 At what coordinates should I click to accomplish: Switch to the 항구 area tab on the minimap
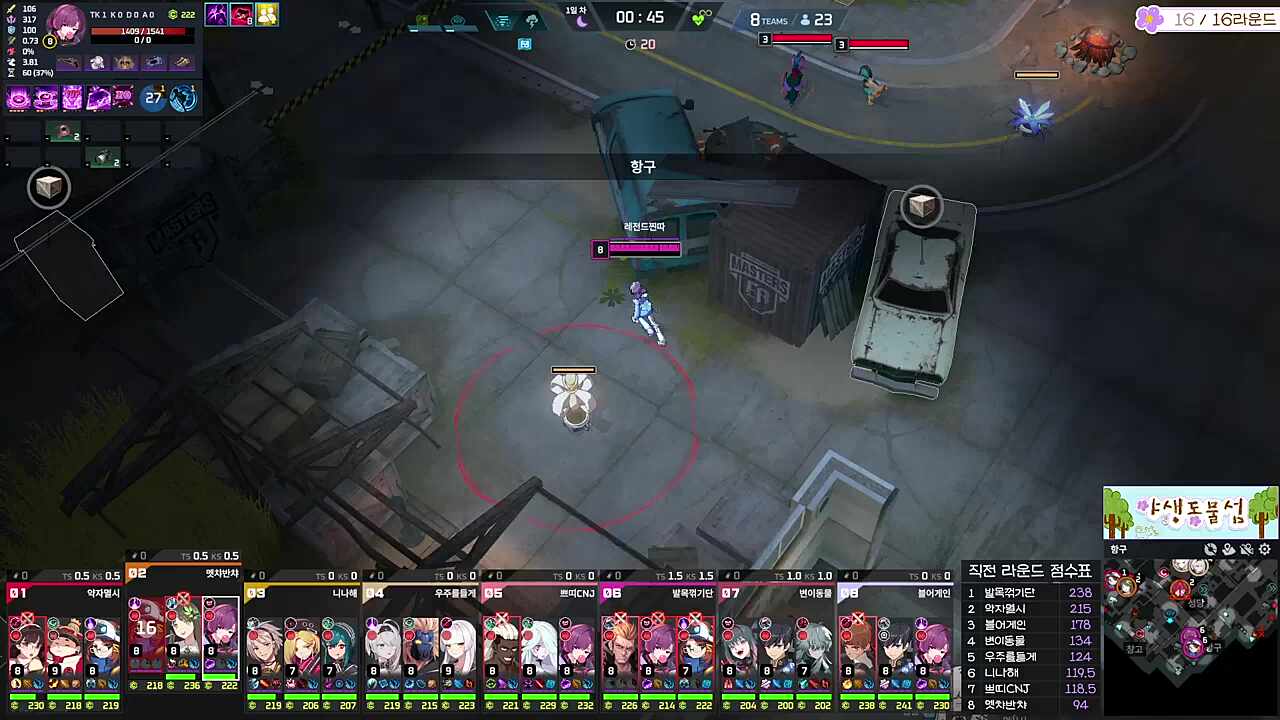click(1118, 549)
